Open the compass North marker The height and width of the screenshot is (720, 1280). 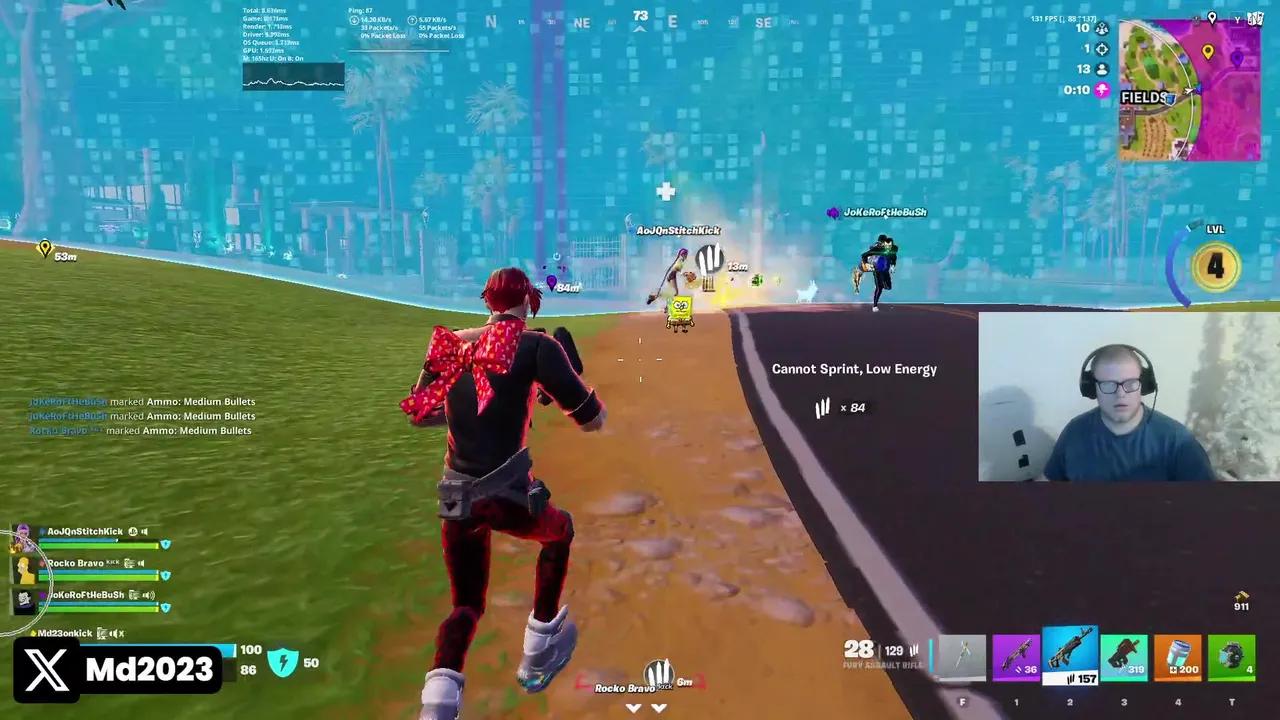pos(490,21)
